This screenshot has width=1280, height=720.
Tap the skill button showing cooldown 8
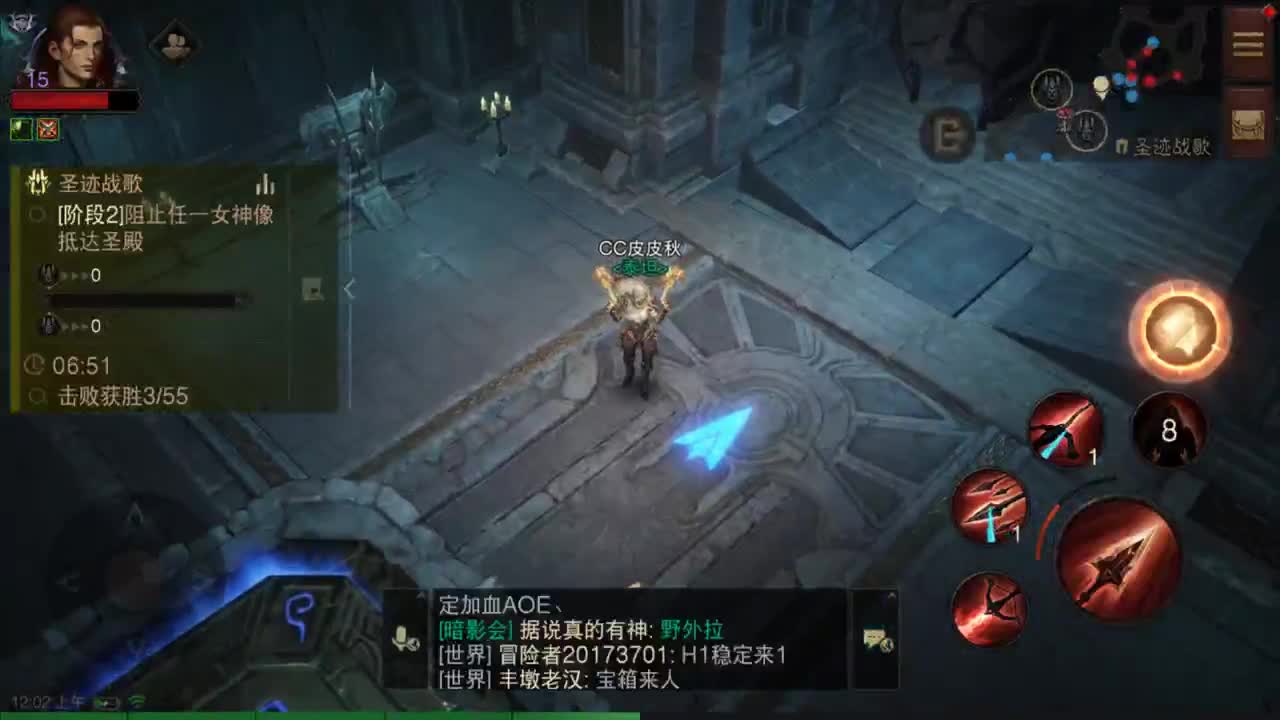click(x=1168, y=430)
